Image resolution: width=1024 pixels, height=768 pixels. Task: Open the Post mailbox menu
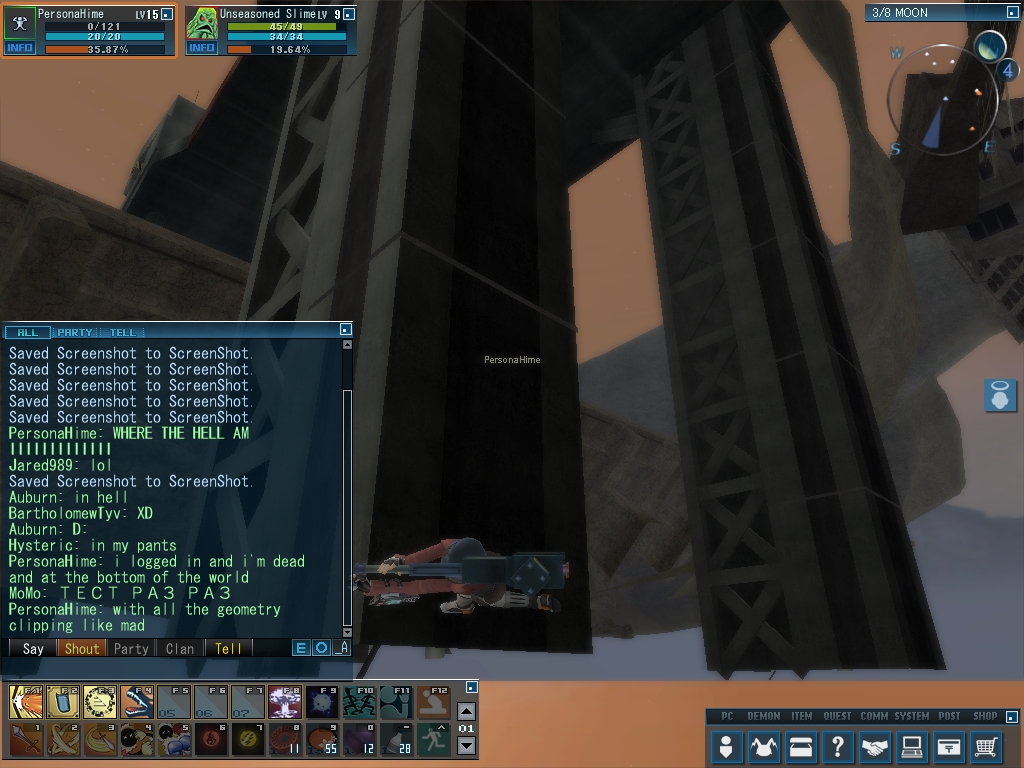[948, 746]
